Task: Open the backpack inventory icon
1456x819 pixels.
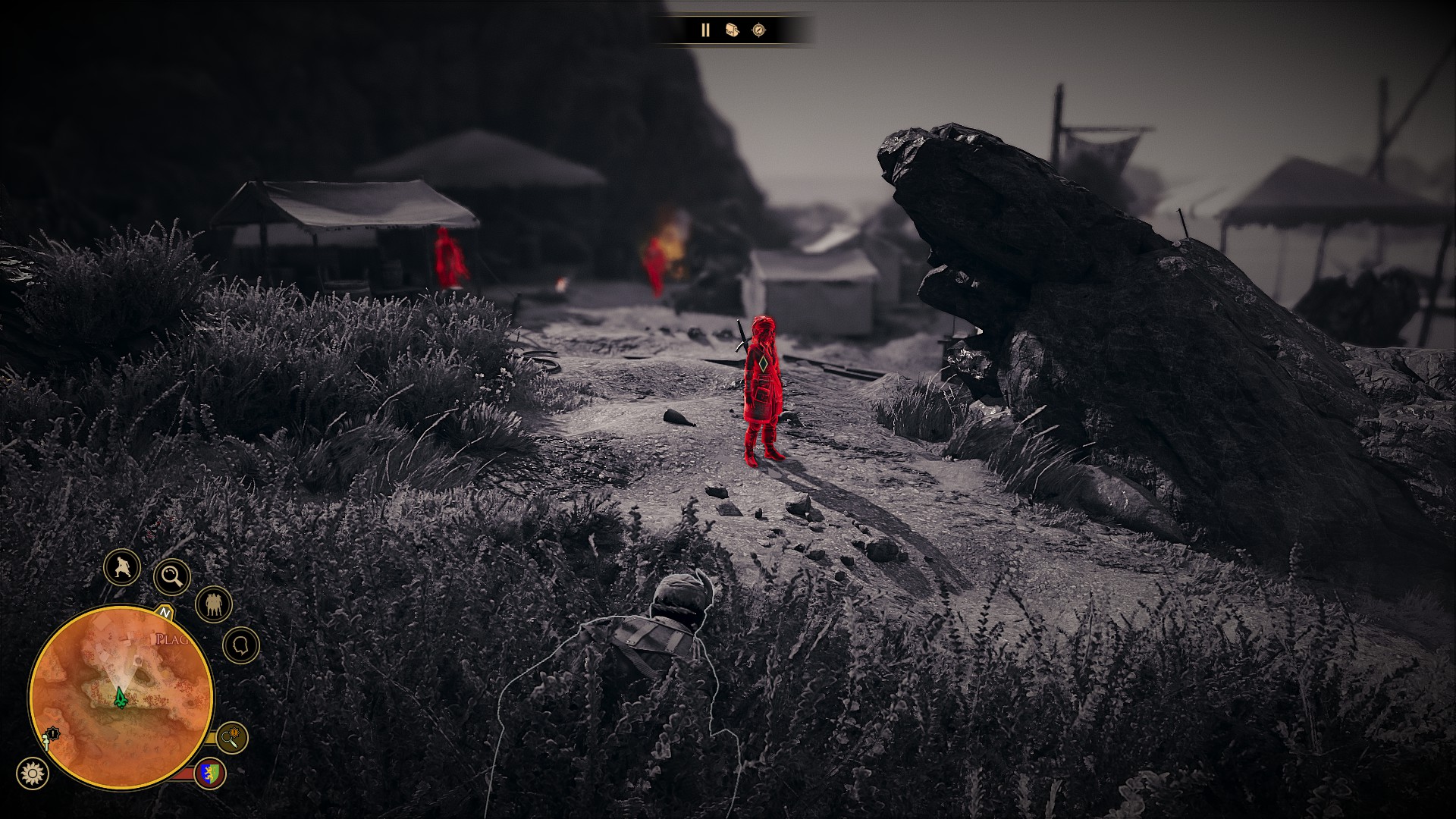Action: 732,30
